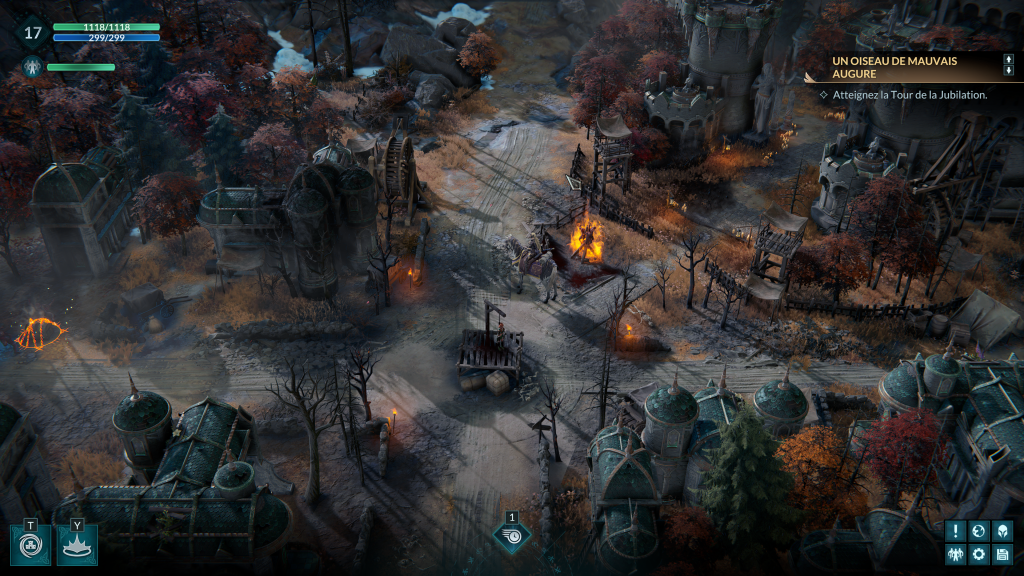The height and width of the screenshot is (576, 1024).
Task: Click the level 17 character badge
Action: click(x=33, y=33)
